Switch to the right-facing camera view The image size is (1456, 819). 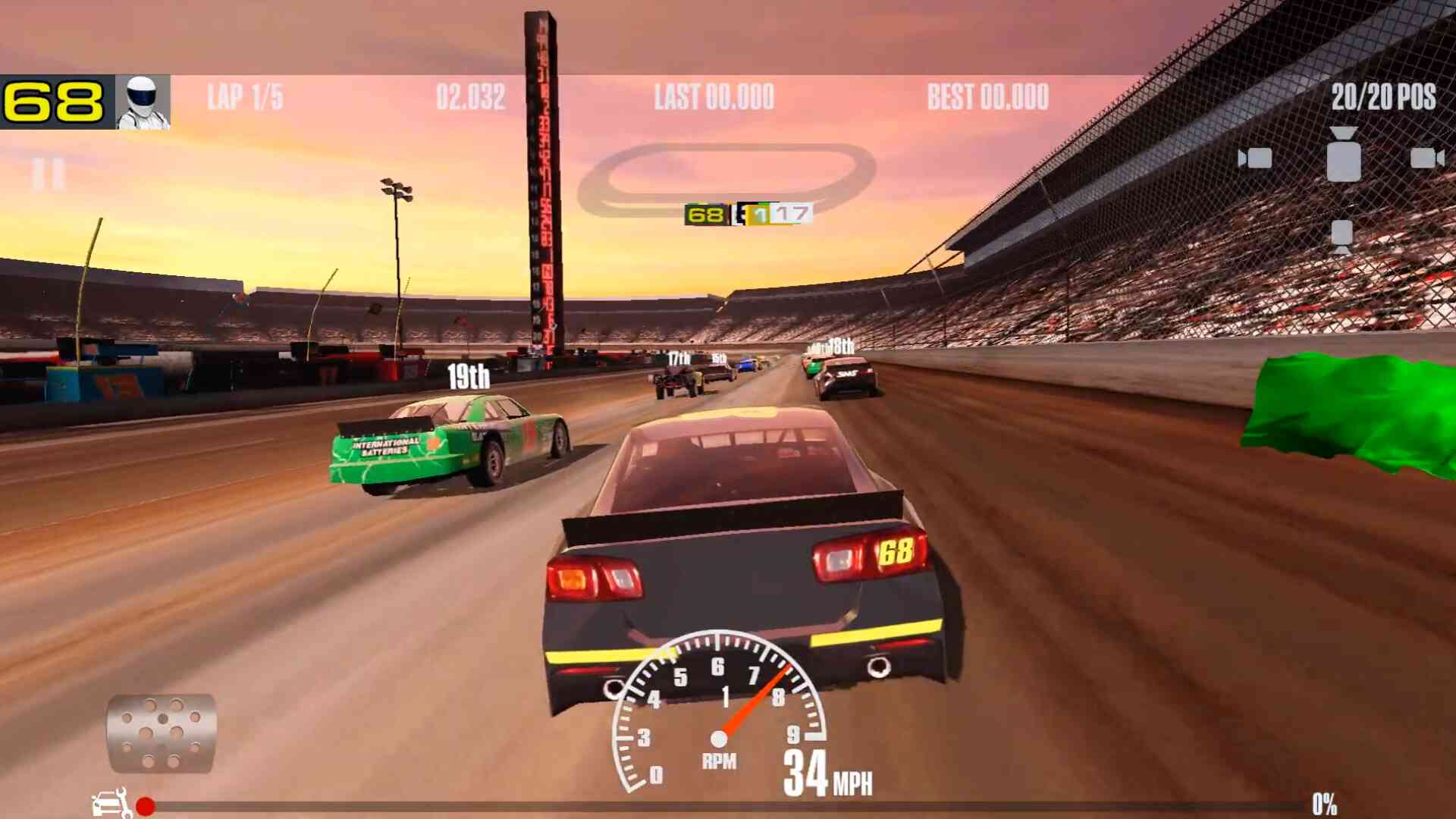click(x=1426, y=158)
